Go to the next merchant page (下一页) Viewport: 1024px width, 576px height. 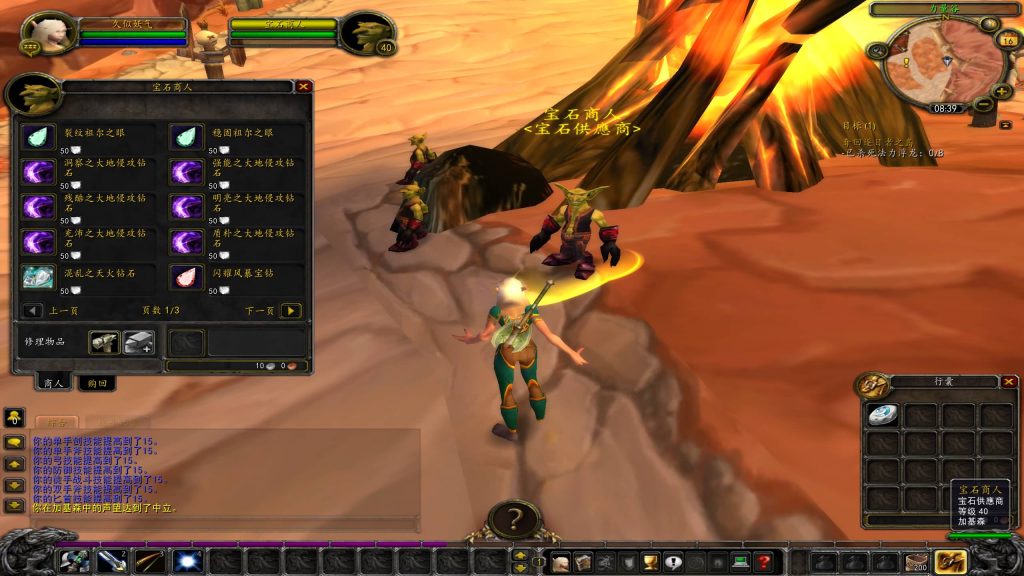tap(290, 311)
